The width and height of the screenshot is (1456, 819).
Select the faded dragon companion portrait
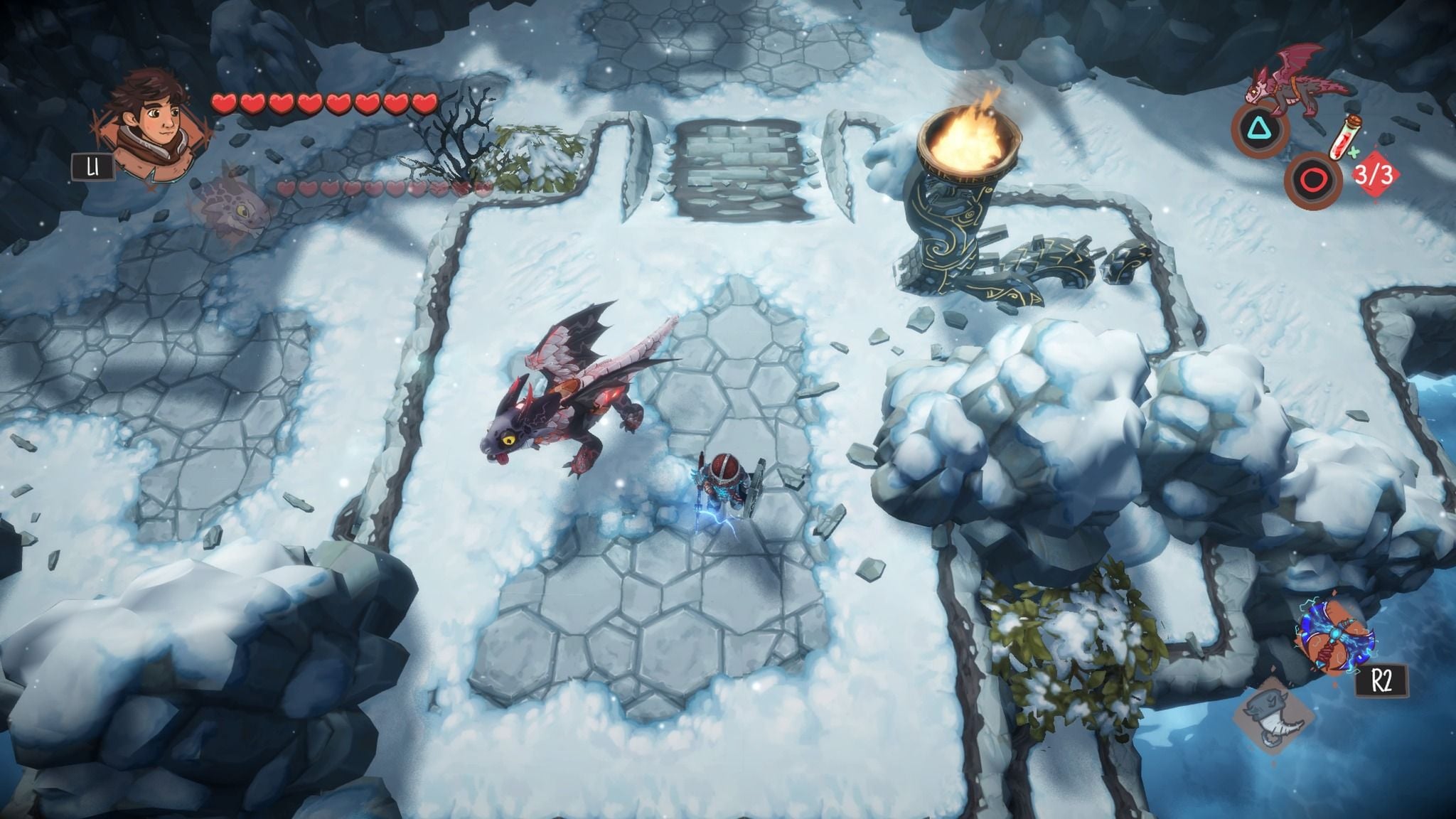pos(231,205)
